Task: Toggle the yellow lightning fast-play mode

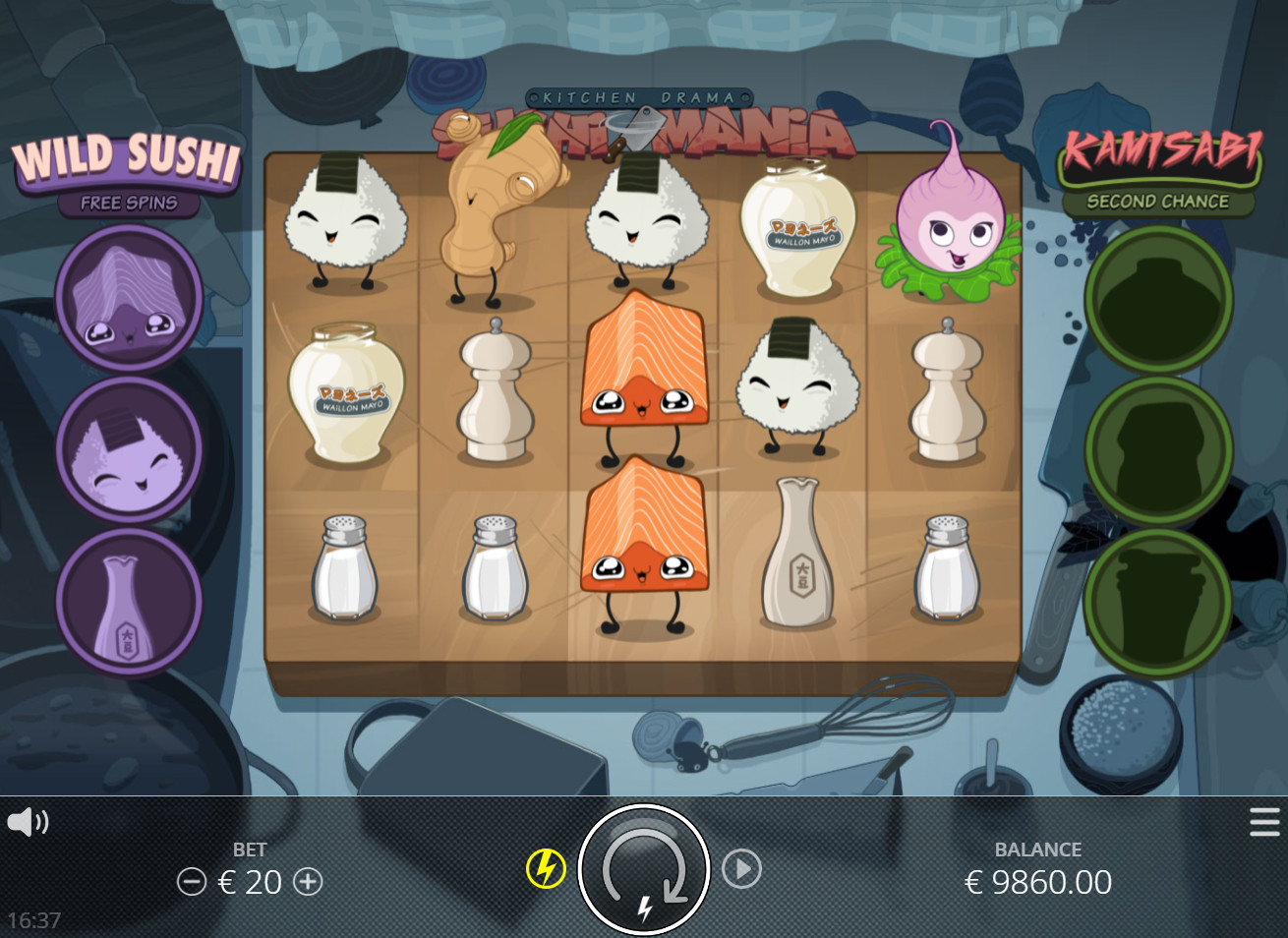Action: pyautogui.click(x=546, y=869)
